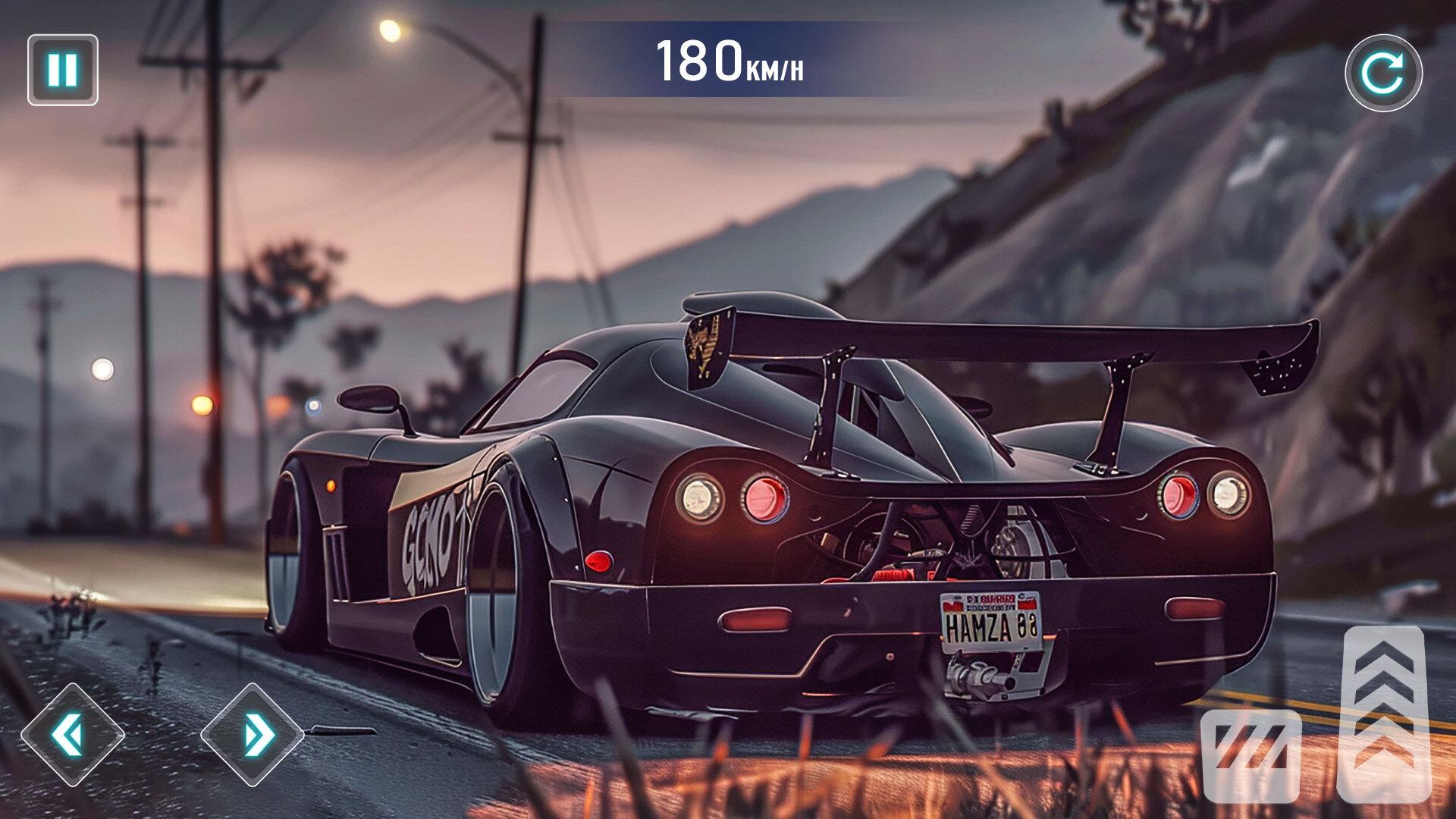The height and width of the screenshot is (819, 1456).
Task: Click the circular restart arrow icon
Action: pos(1383,73)
